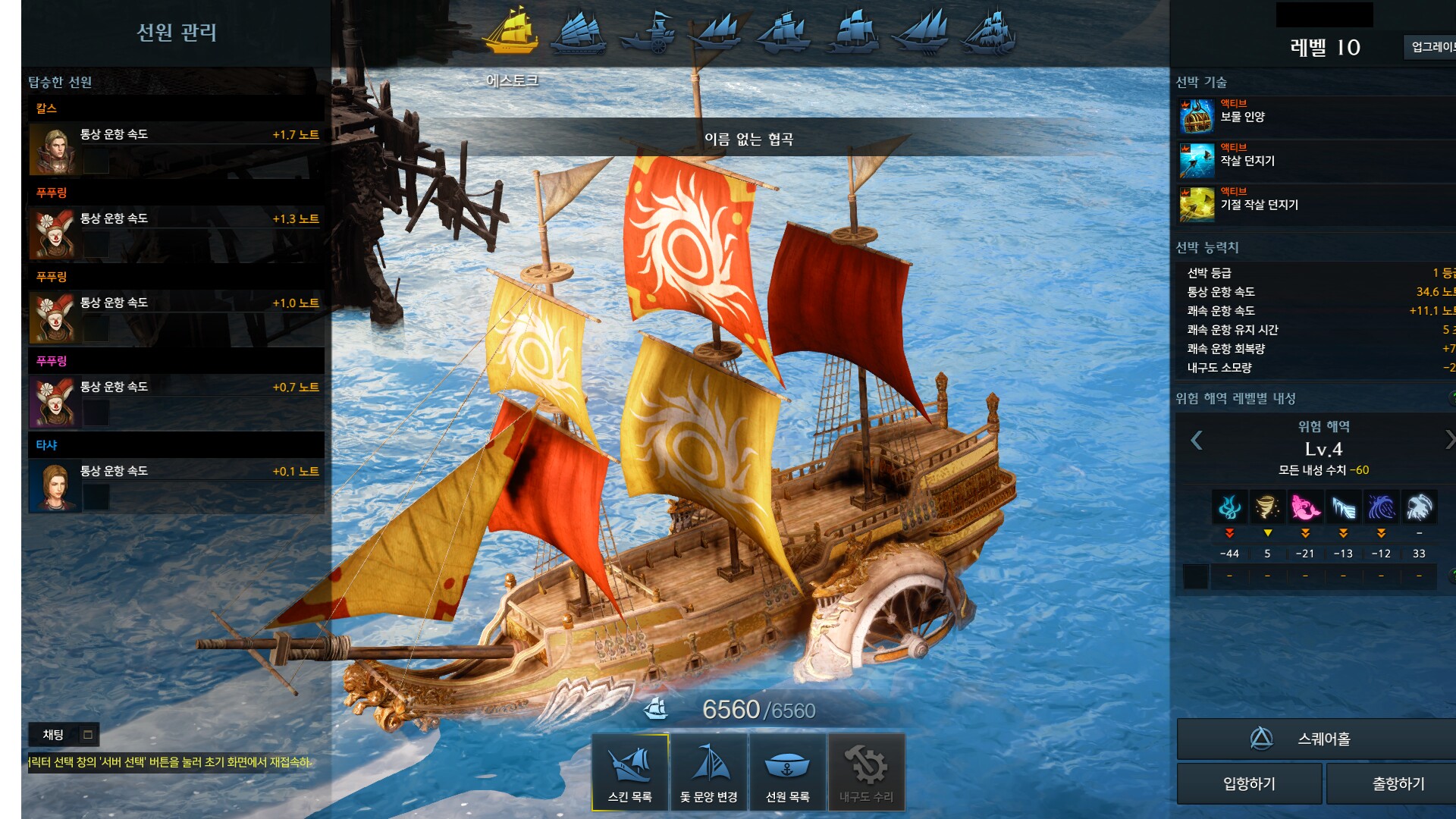Select the stun harpoon skill icon
The height and width of the screenshot is (819, 1456).
point(1197,205)
